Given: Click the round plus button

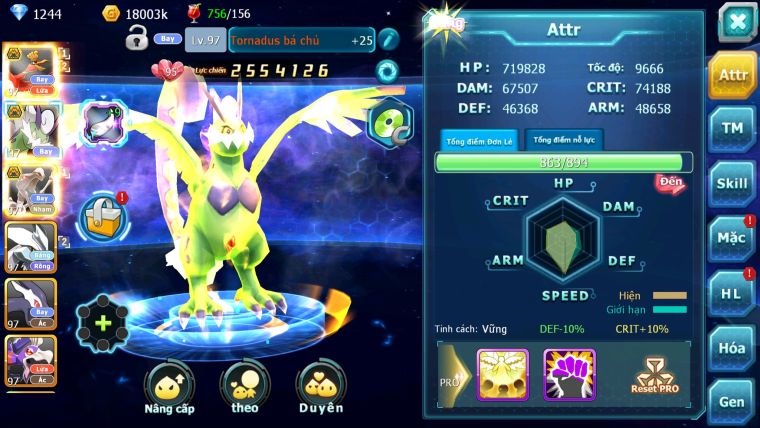Looking at the screenshot, I should click(x=103, y=323).
